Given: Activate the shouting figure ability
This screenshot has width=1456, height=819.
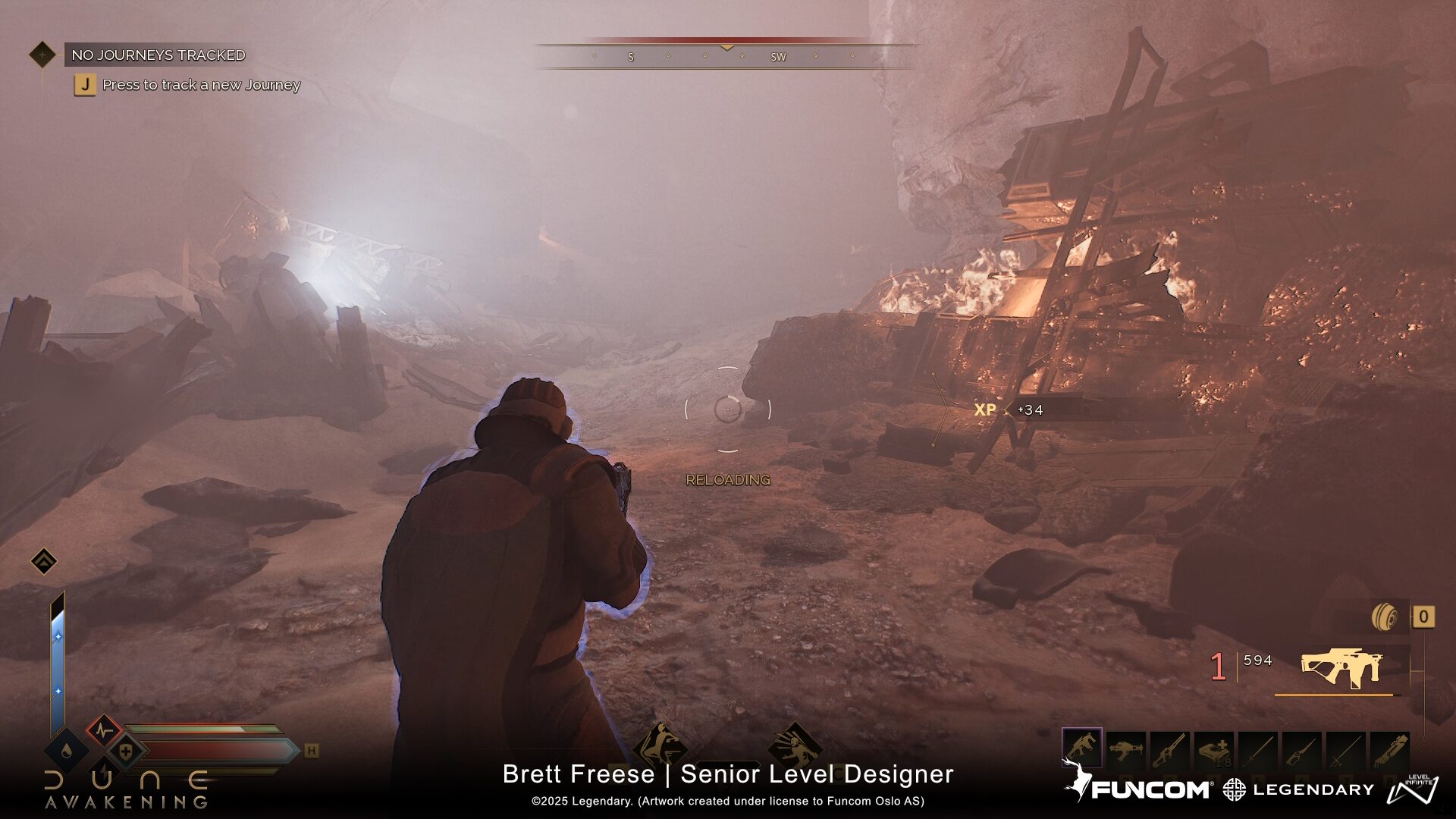Looking at the screenshot, I should click(795, 746).
